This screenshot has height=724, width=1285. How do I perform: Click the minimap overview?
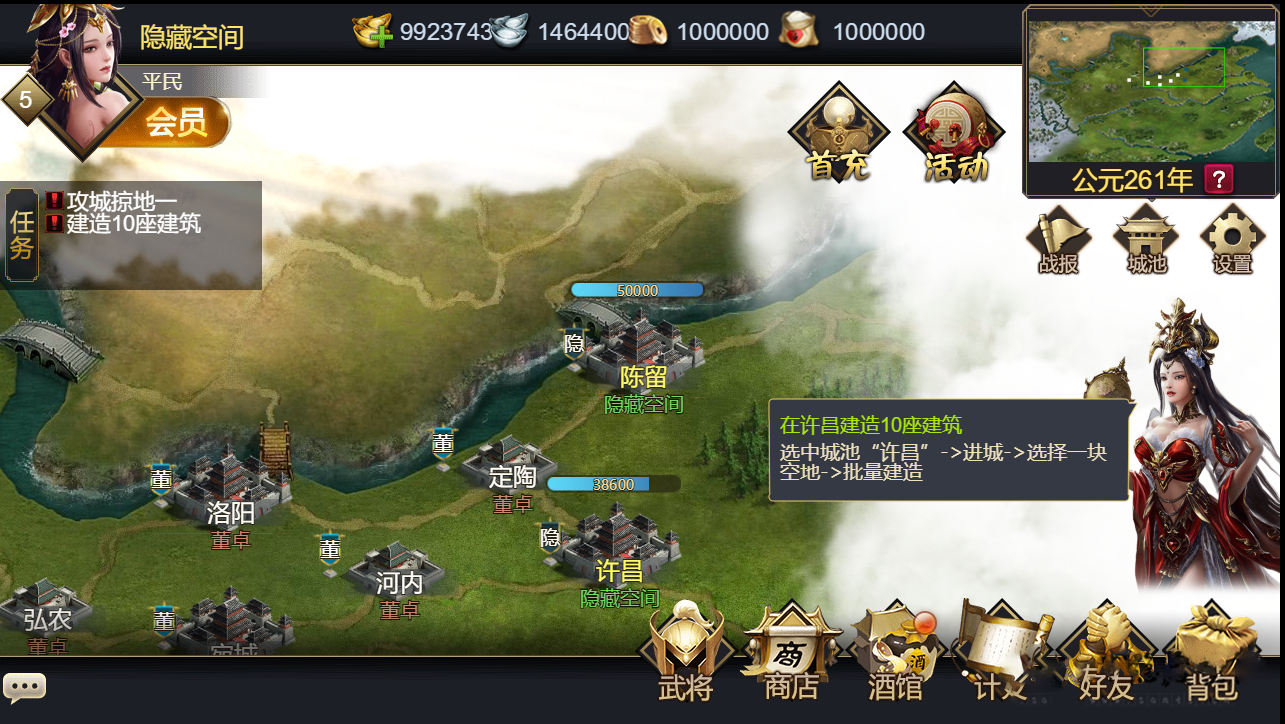point(1150,90)
